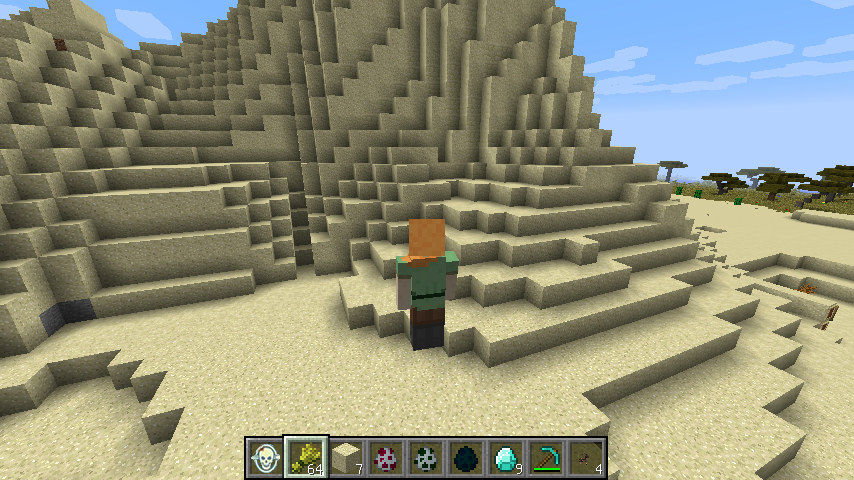Choose the sandstone block slot
The image size is (854, 480).
coord(346,458)
